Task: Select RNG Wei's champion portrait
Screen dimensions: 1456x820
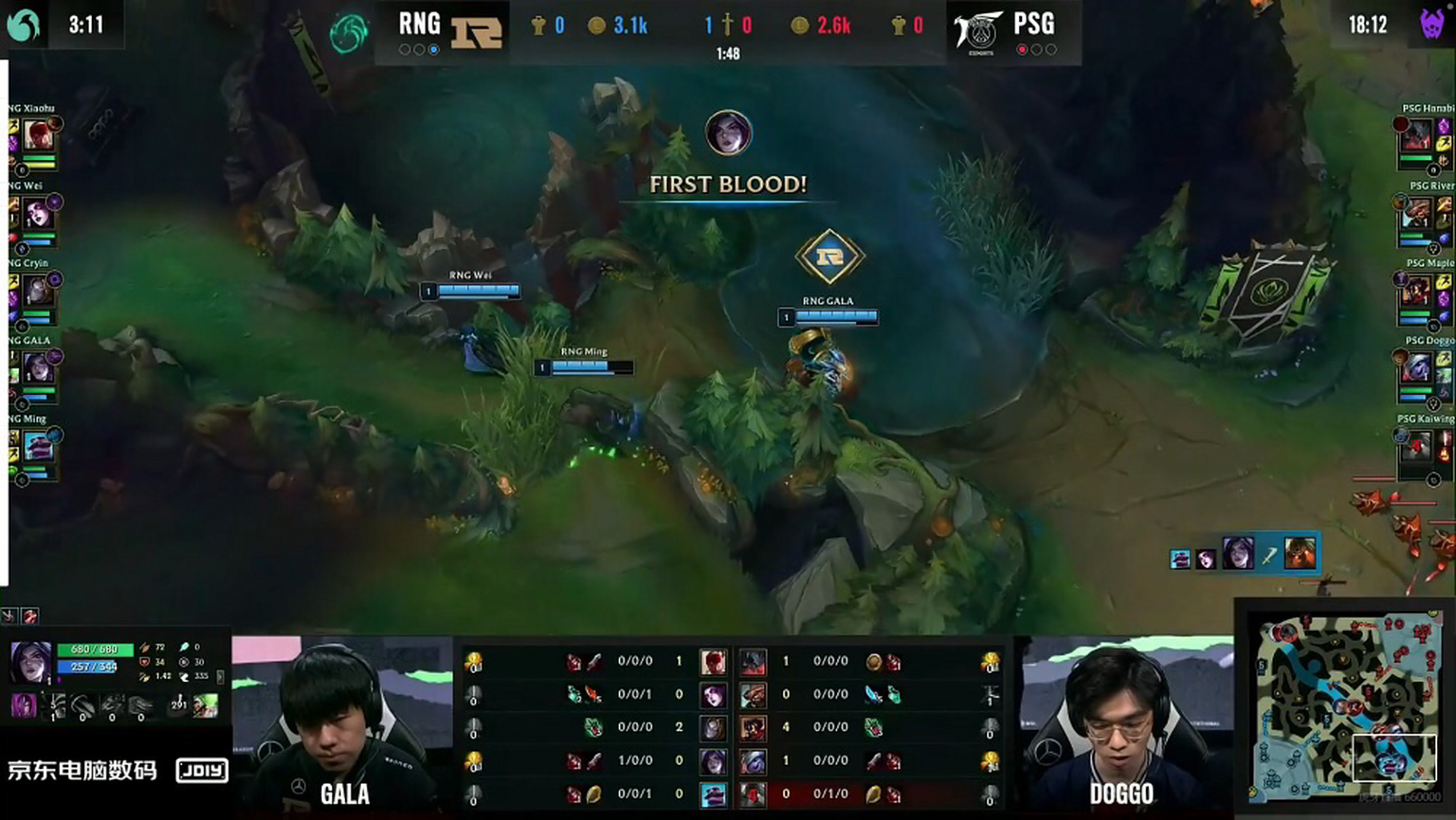Action: pyautogui.click(x=38, y=214)
